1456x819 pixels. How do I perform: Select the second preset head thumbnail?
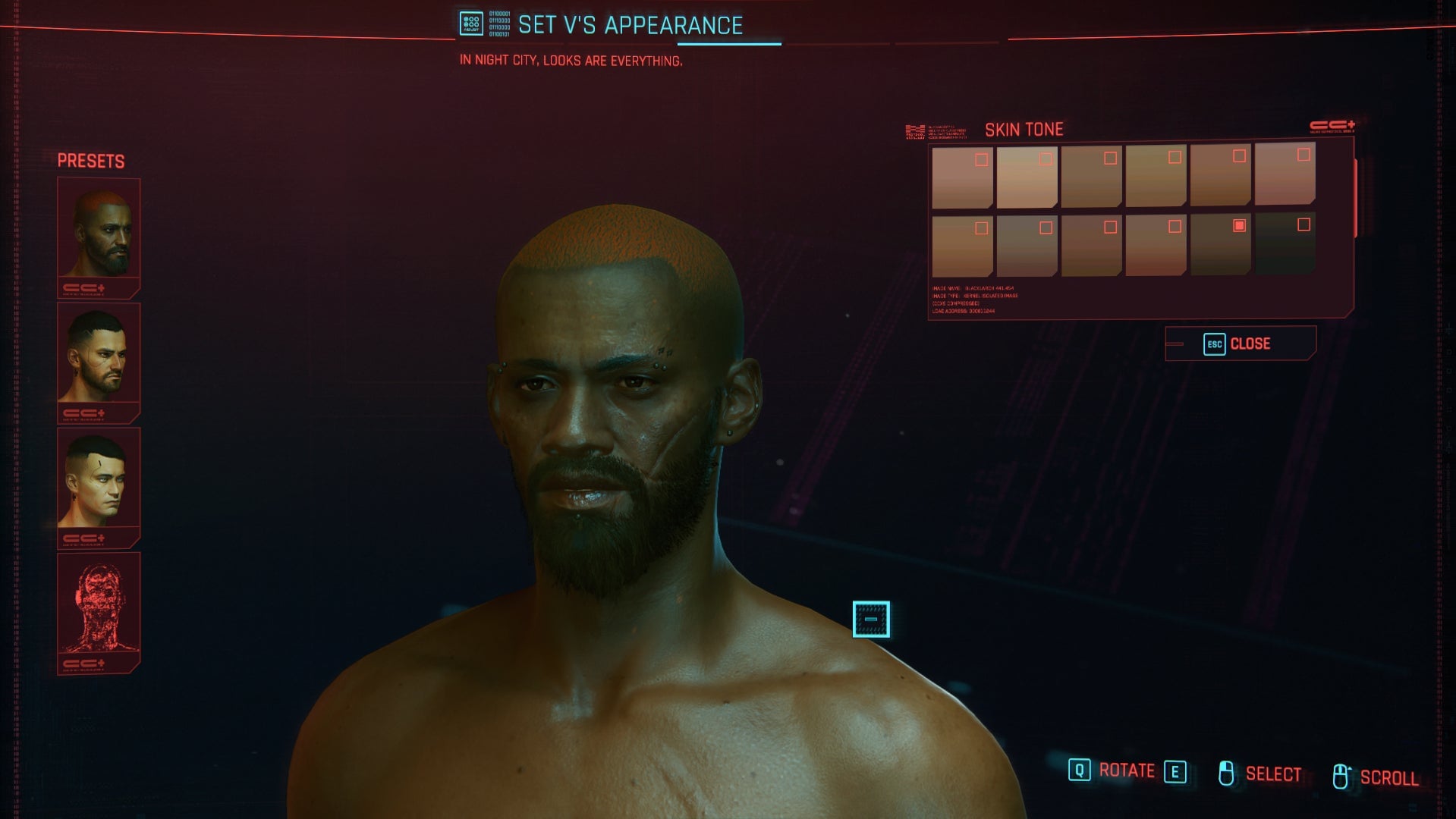[x=99, y=356]
